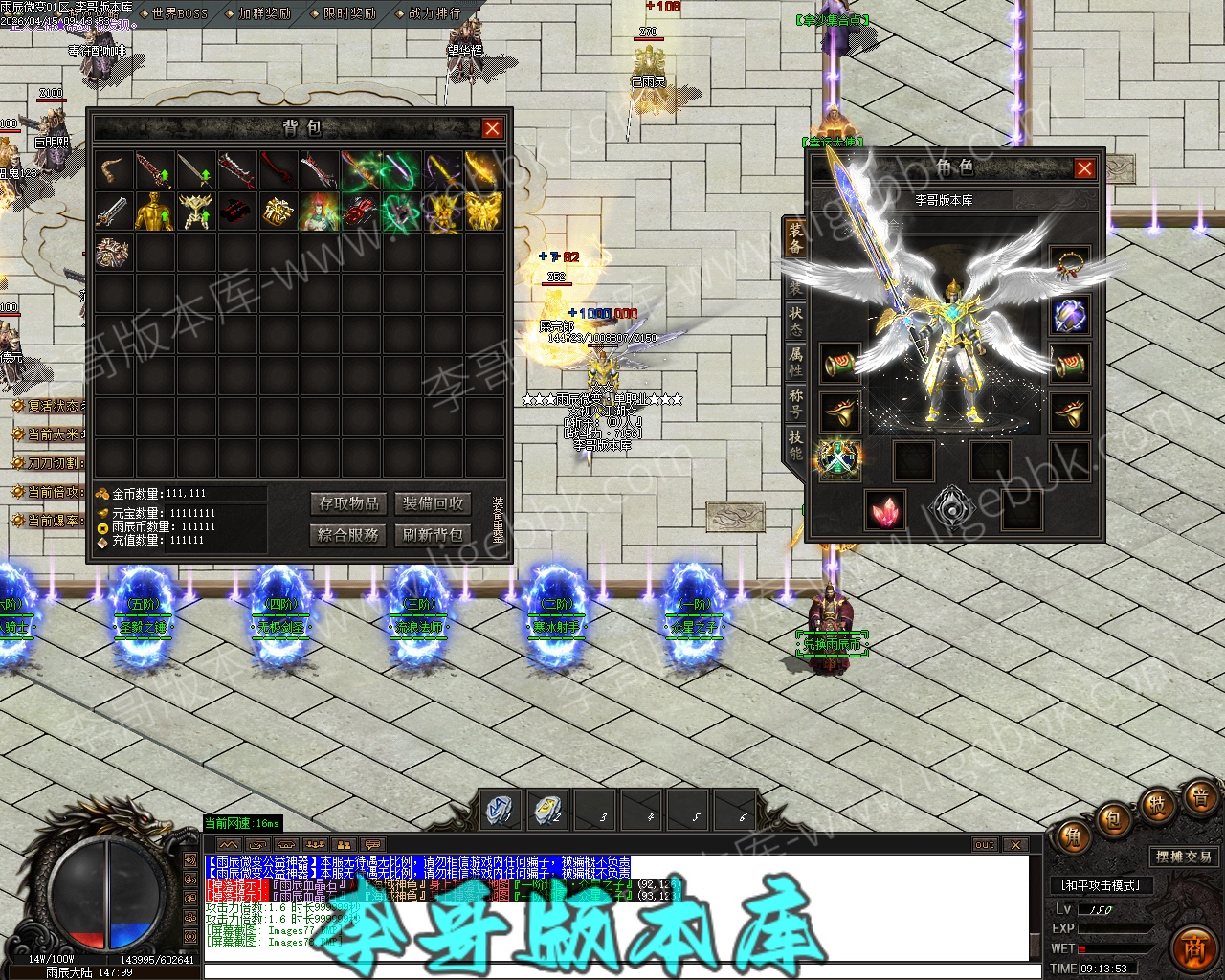Open item storage (存取物品)

[x=349, y=503]
